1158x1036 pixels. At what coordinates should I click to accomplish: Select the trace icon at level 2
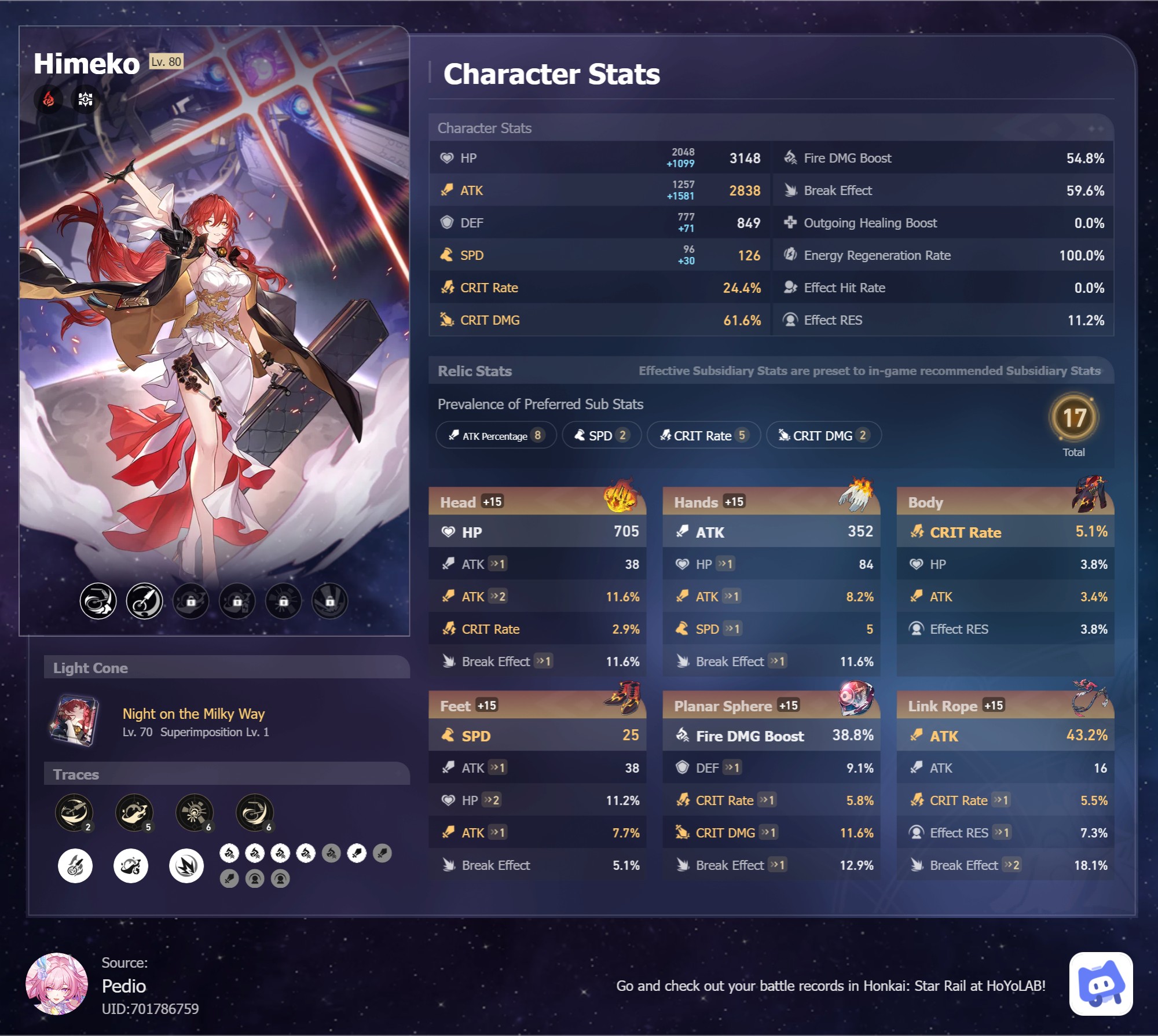(74, 812)
